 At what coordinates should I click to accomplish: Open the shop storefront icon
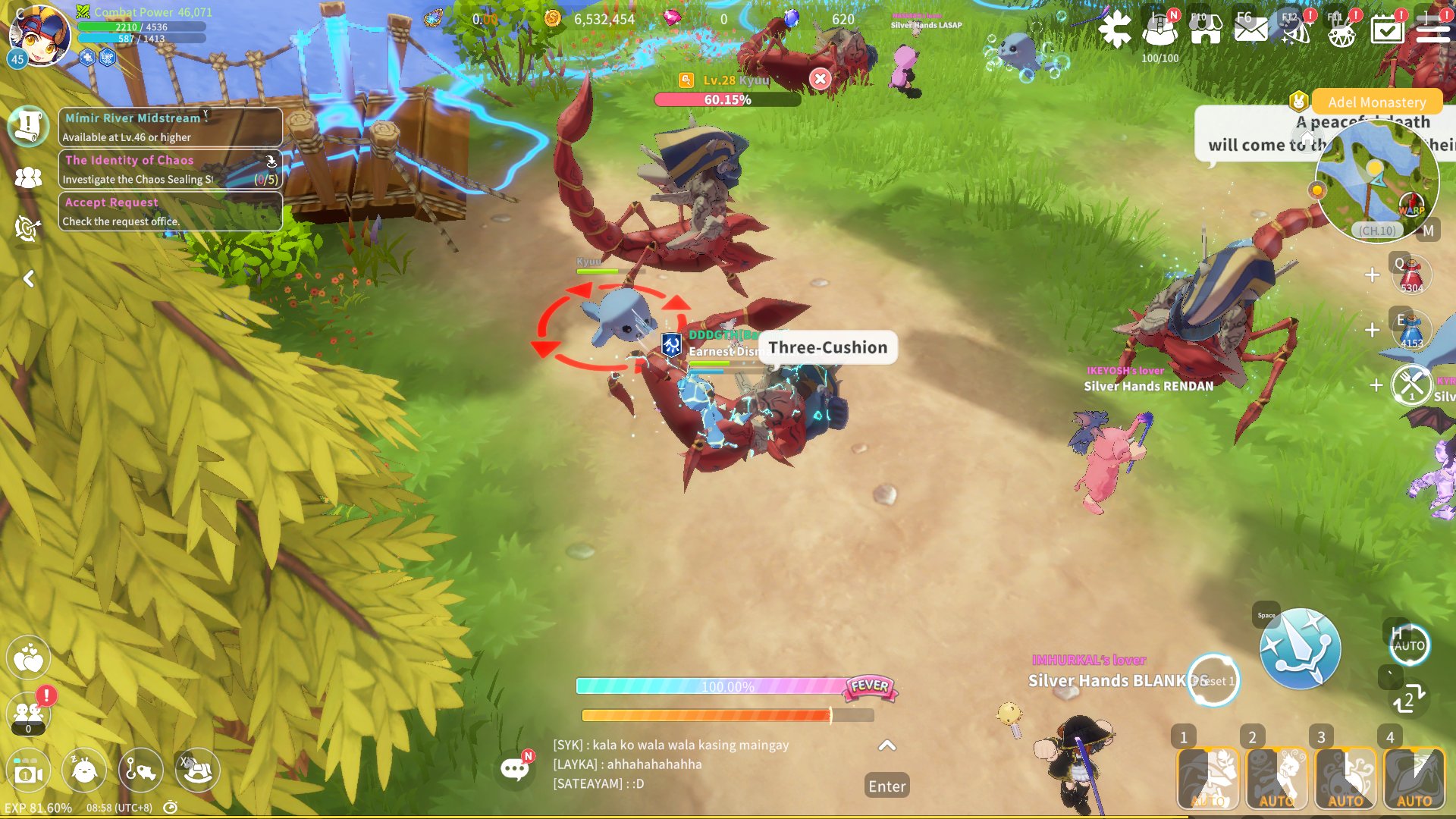click(1205, 30)
